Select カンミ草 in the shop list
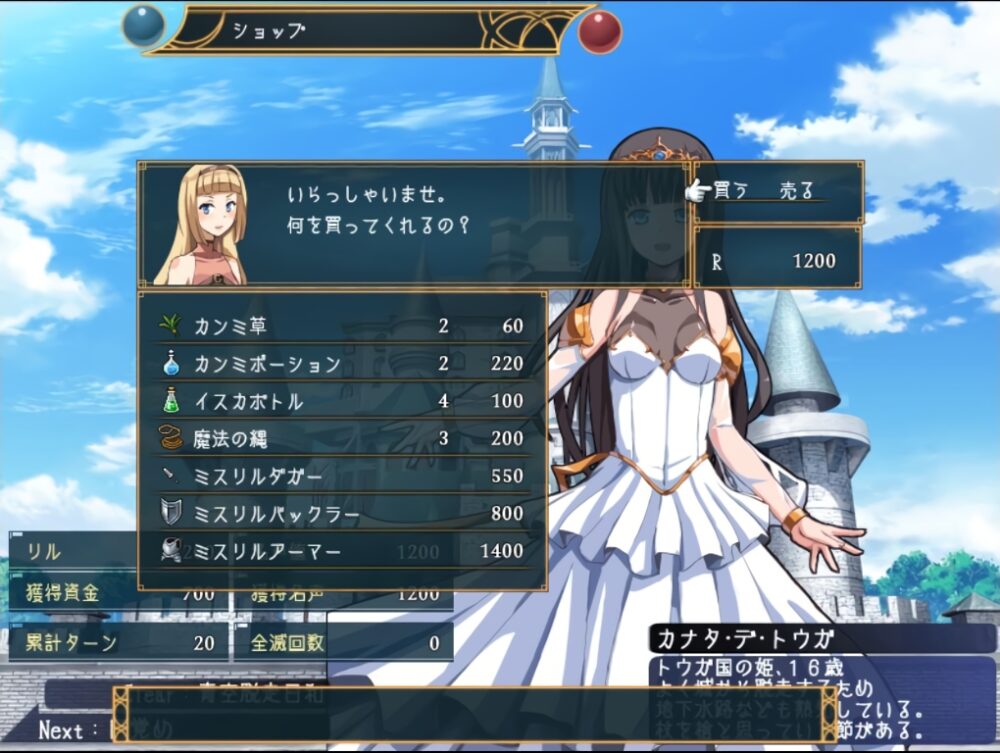Image resolution: width=1000 pixels, height=753 pixels. [x=342, y=326]
